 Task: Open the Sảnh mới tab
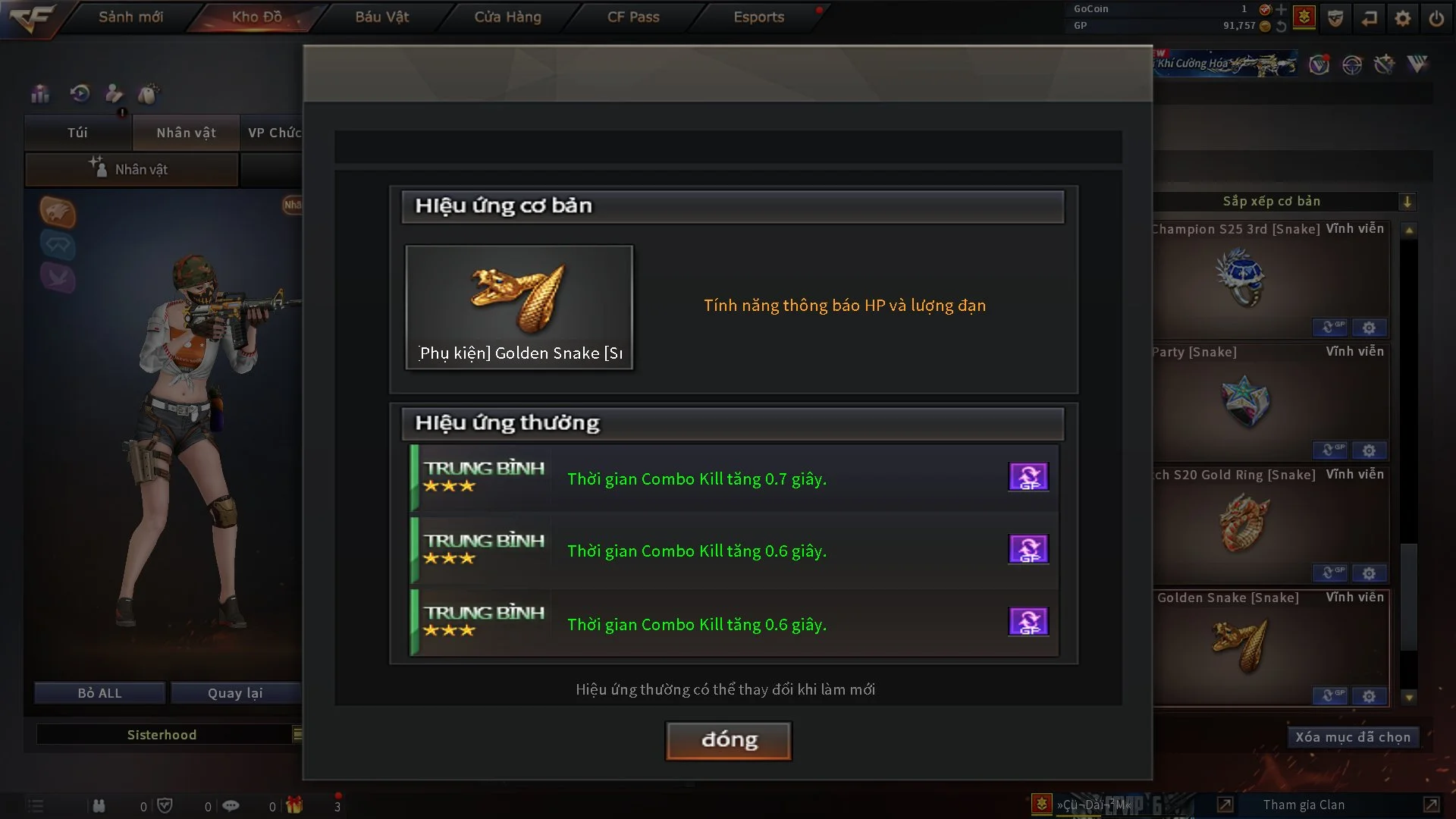pyautogui.click(x=130, y=17)
